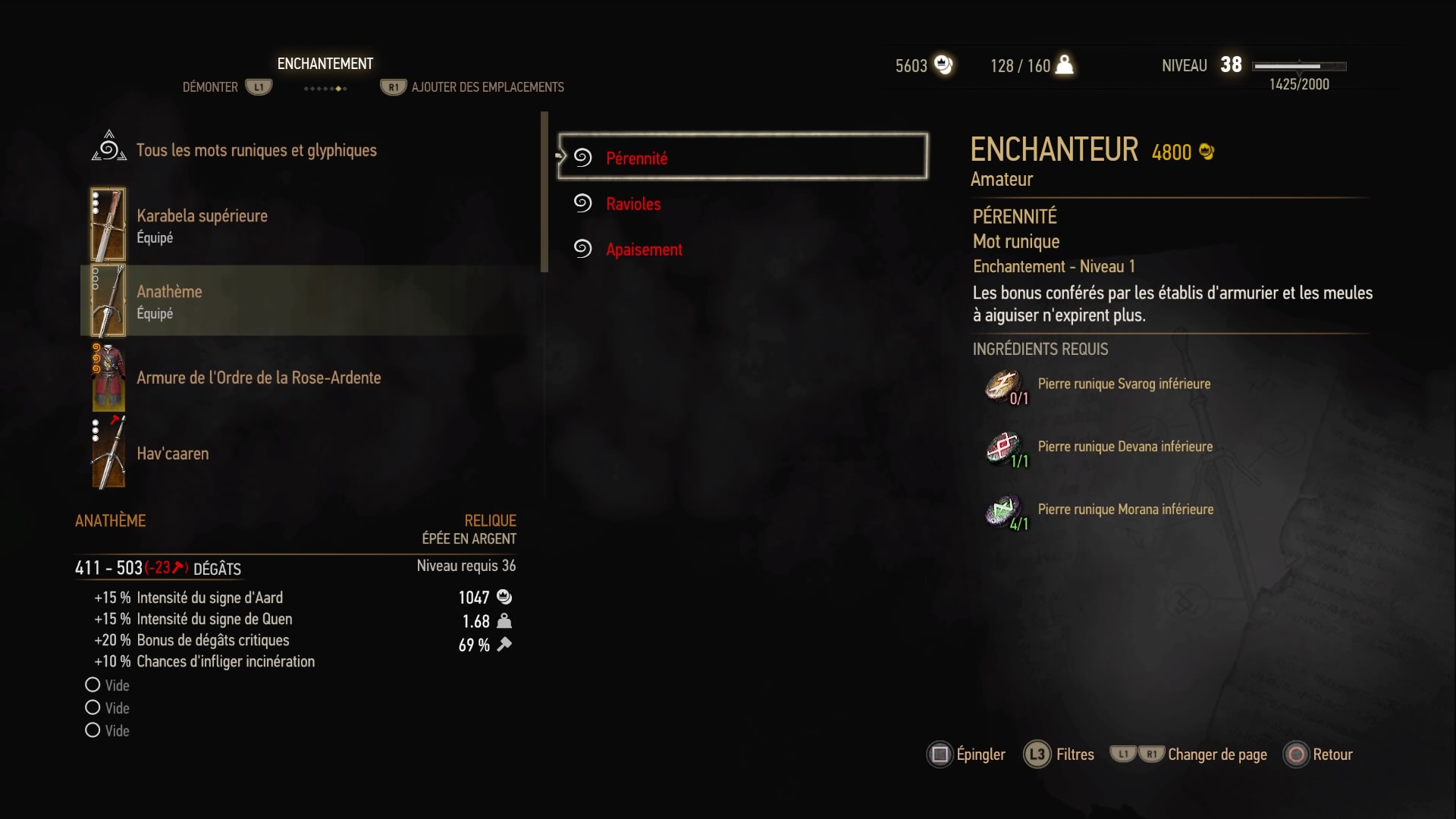This screenshot has height=819, width=1456.
Task: Select Armure de l'Ordre de la Rose-Ardente
Action: [258, 378]
